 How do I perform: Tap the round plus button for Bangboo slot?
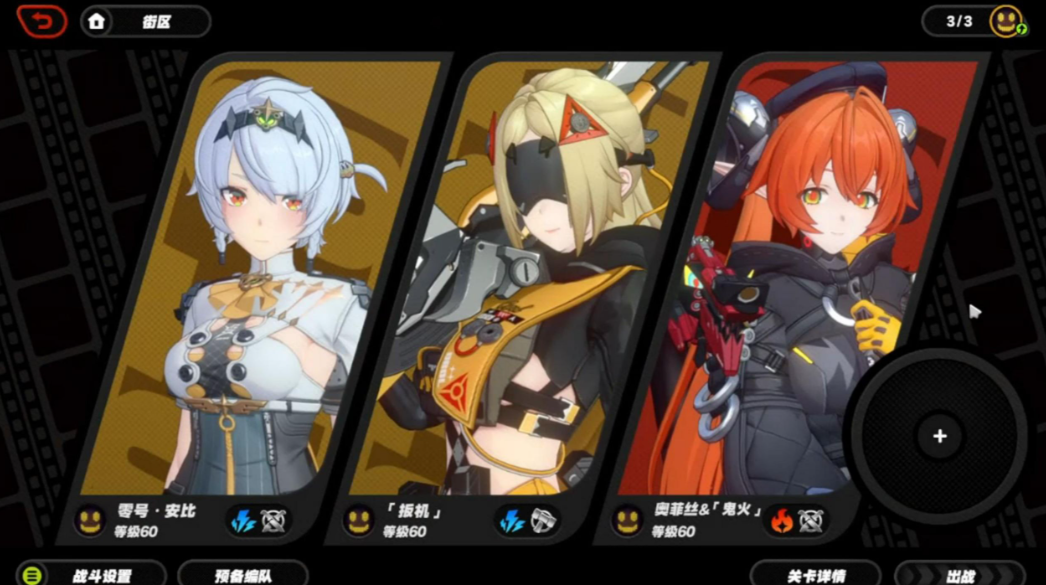(x=939, y=436)
